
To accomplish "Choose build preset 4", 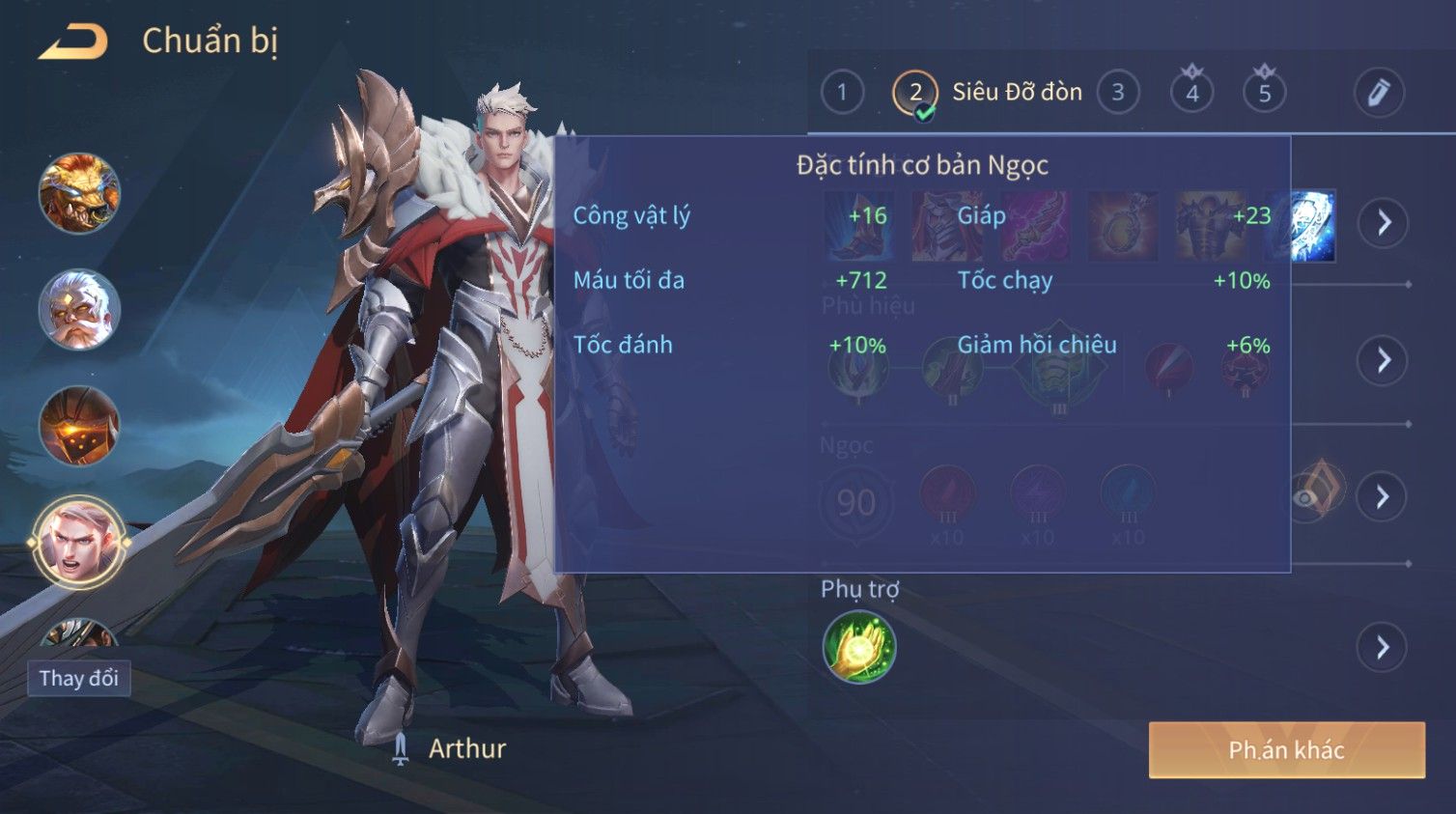I will pos(1191,93).
